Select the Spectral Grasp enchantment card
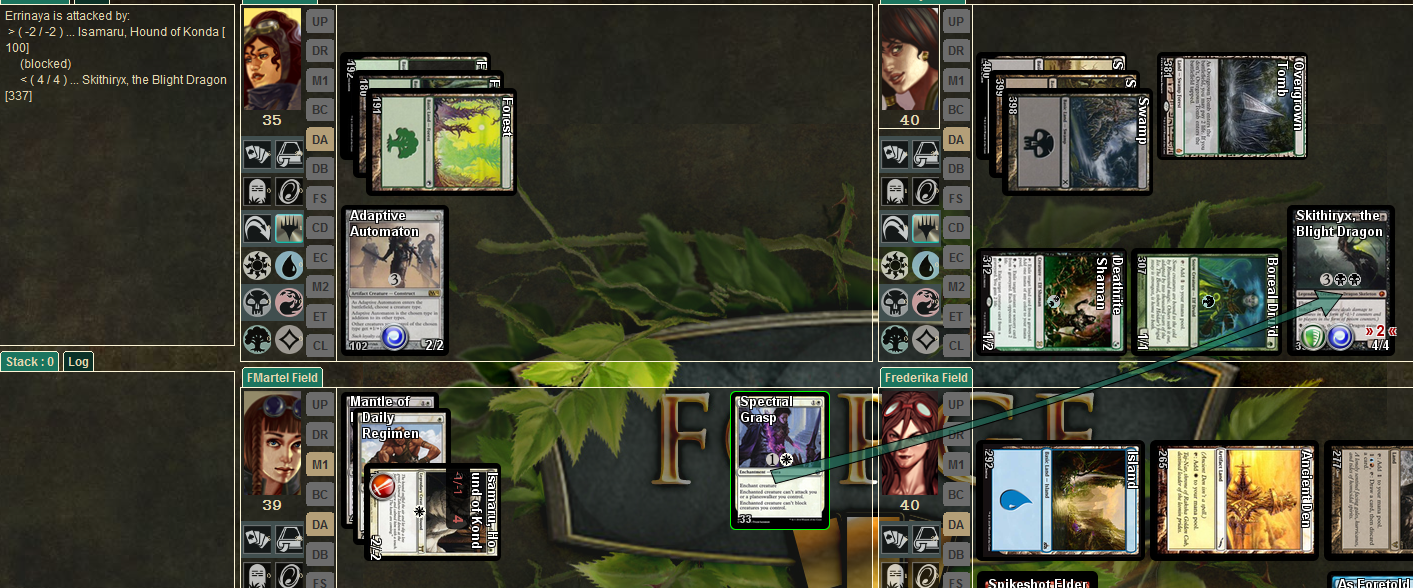 779,460
